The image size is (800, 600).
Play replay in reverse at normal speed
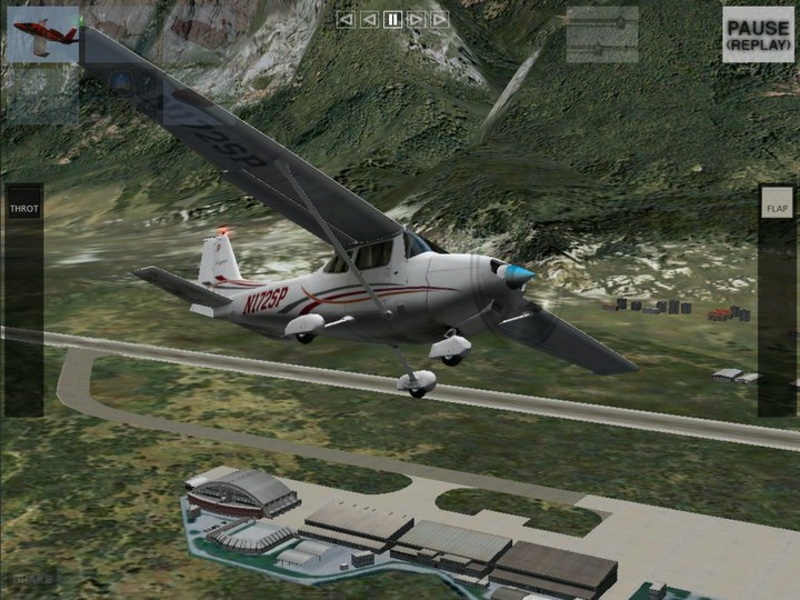pos(369,19)
